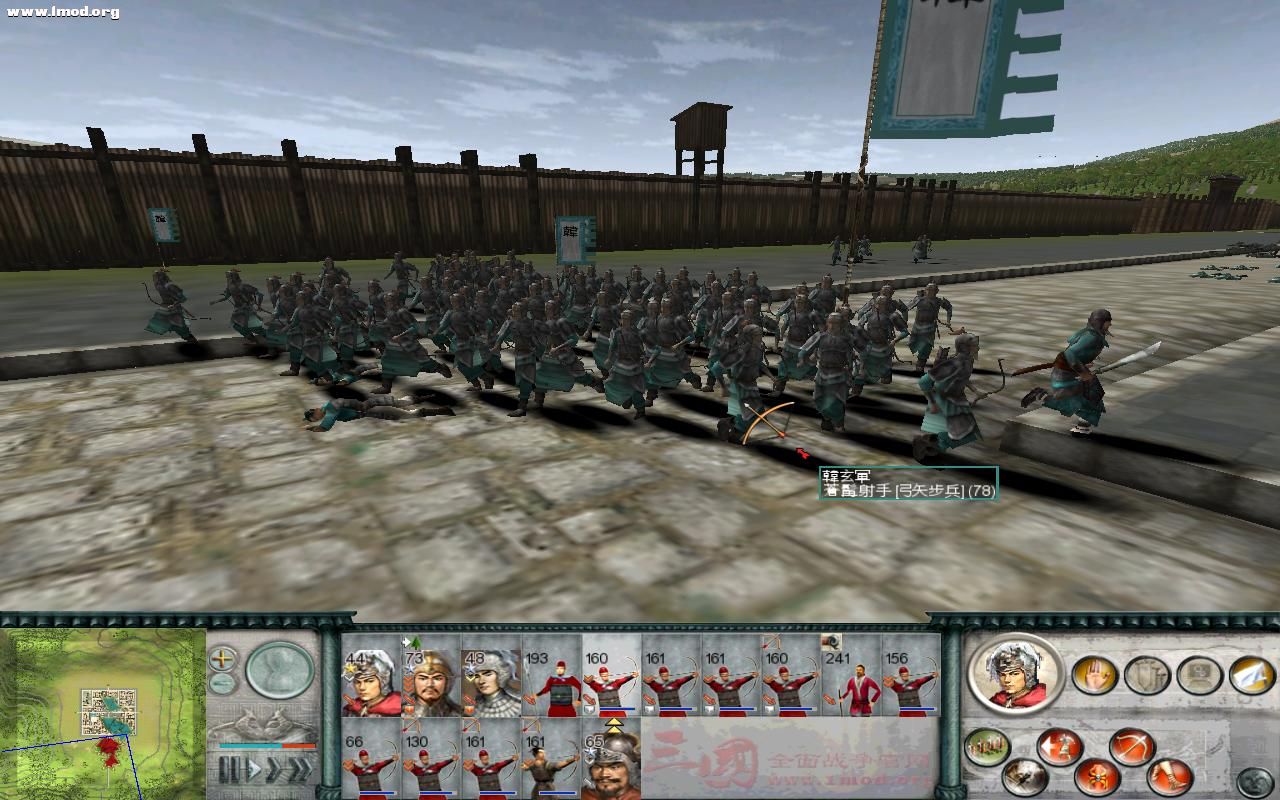Click the triple-chevron fastest speed button
The height and width of the screenshot is (800, 1280).
click(x=302, y=767)
